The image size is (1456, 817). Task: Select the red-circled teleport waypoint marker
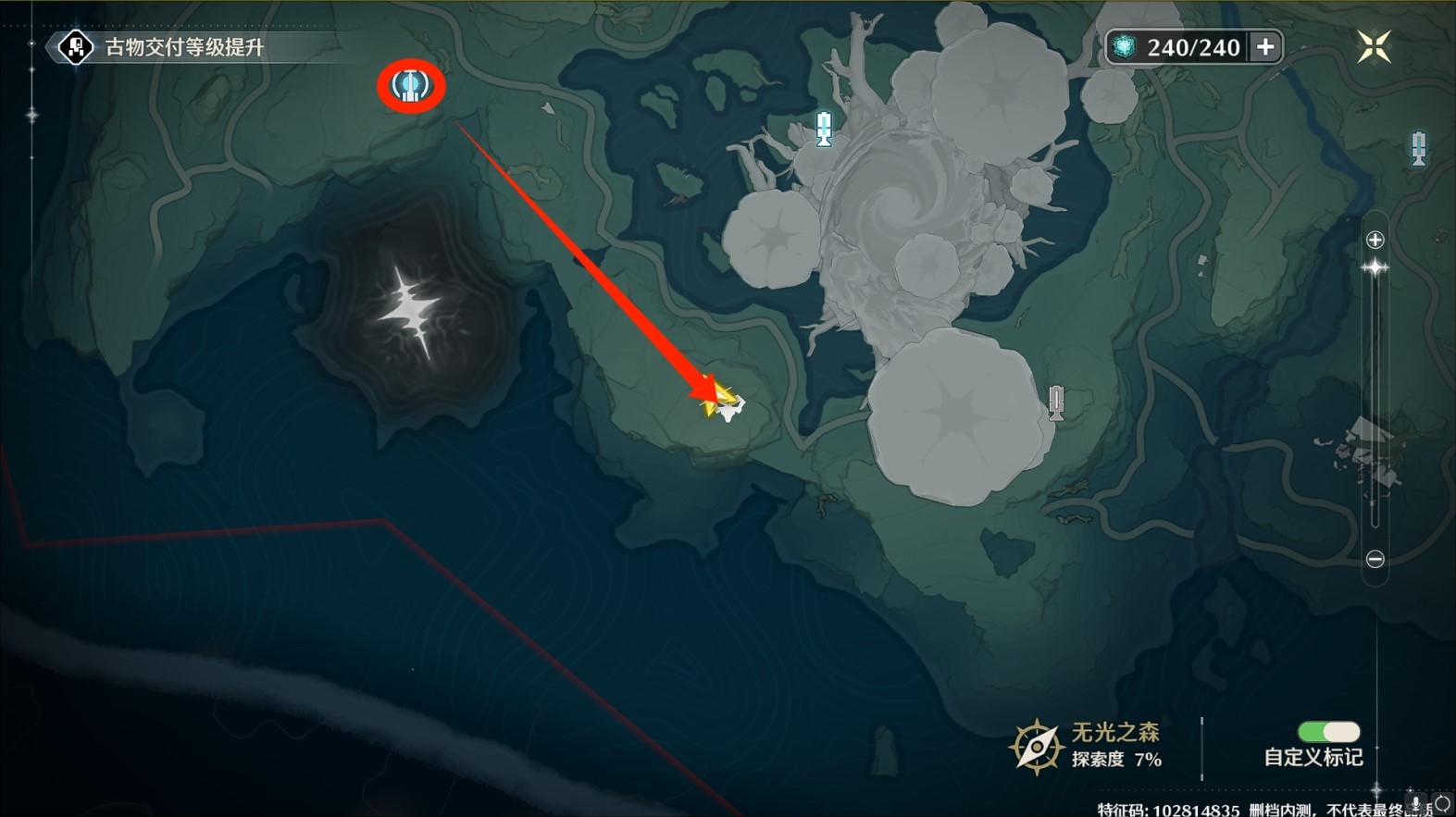click(411, 86)
